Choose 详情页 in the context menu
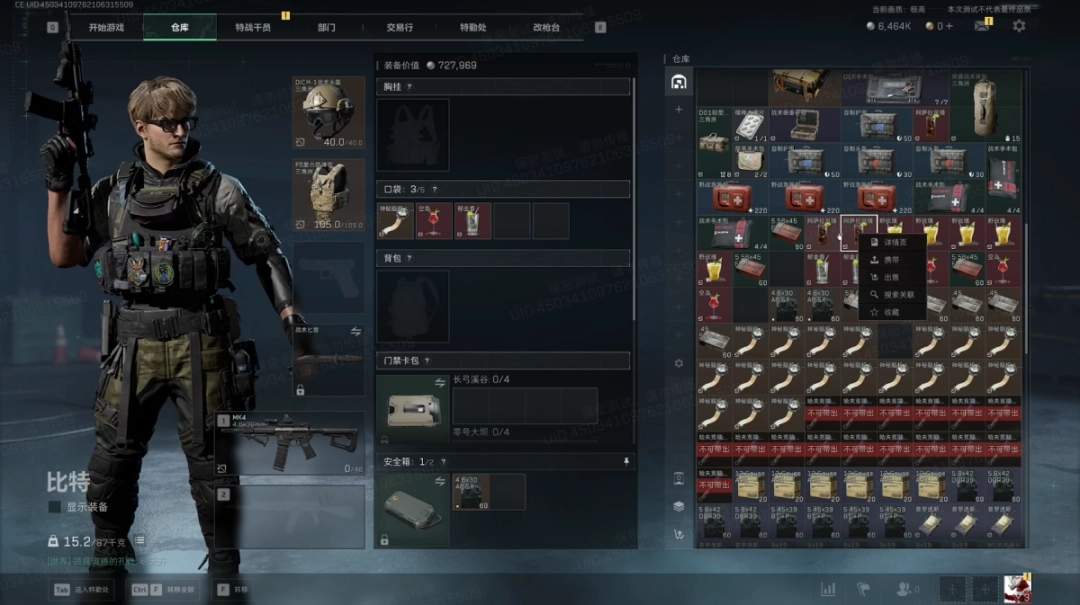 pyautogui.click(x=894, y=242)
